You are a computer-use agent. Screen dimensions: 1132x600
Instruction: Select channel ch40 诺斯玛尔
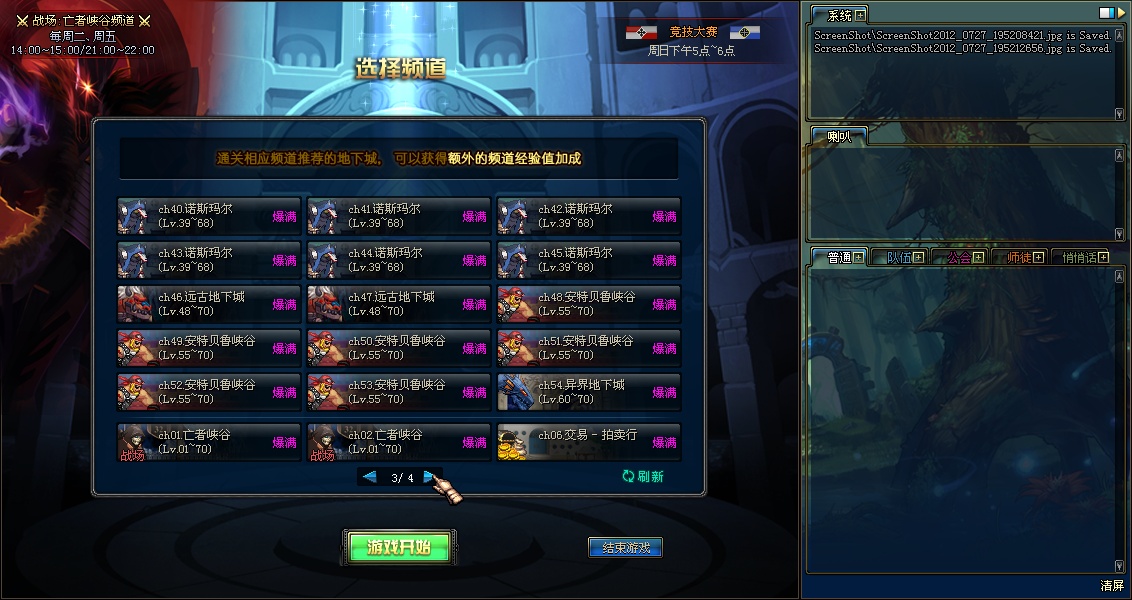point(209,216)
